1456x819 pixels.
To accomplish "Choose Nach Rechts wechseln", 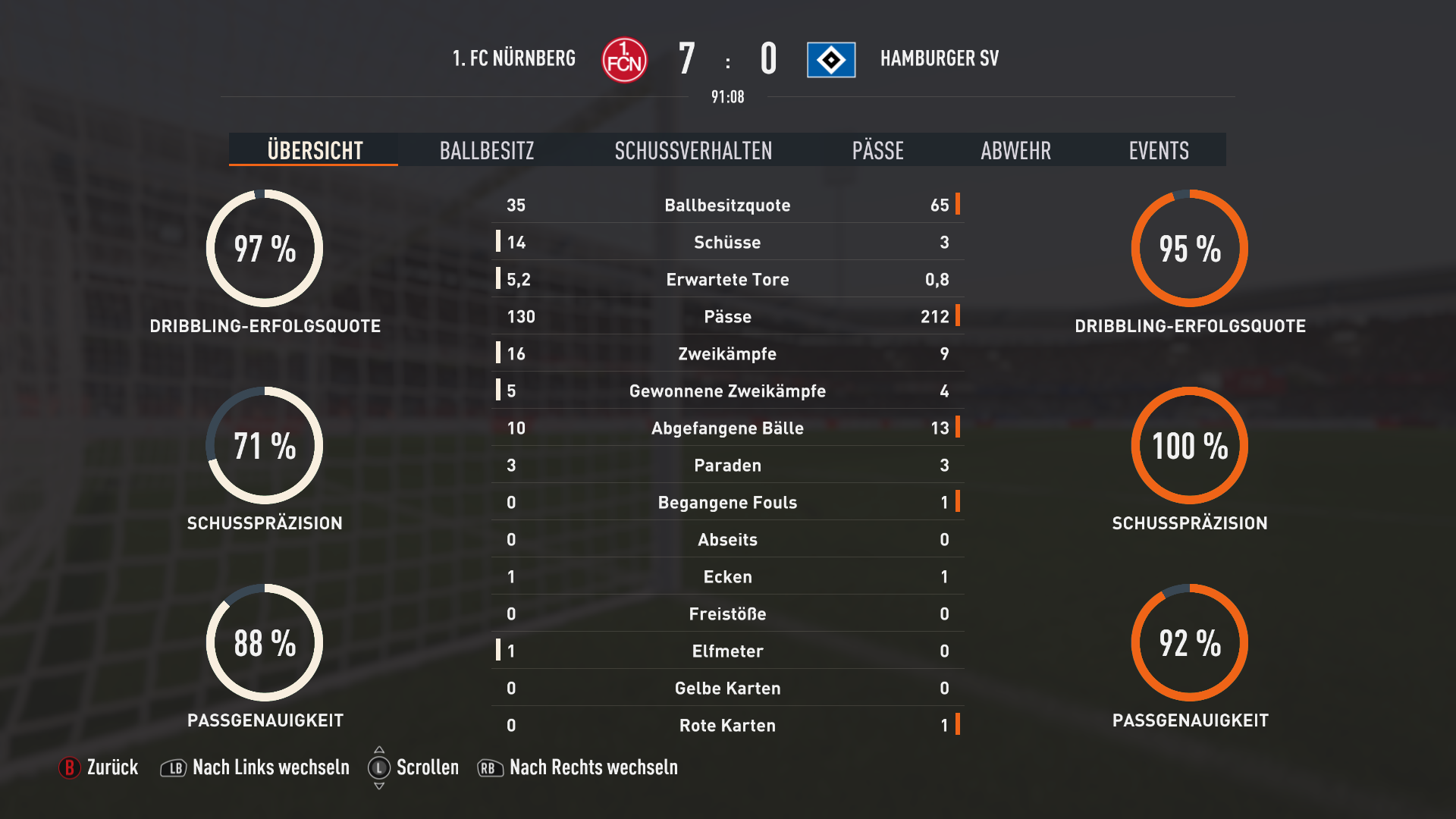I will click(578, 767).
